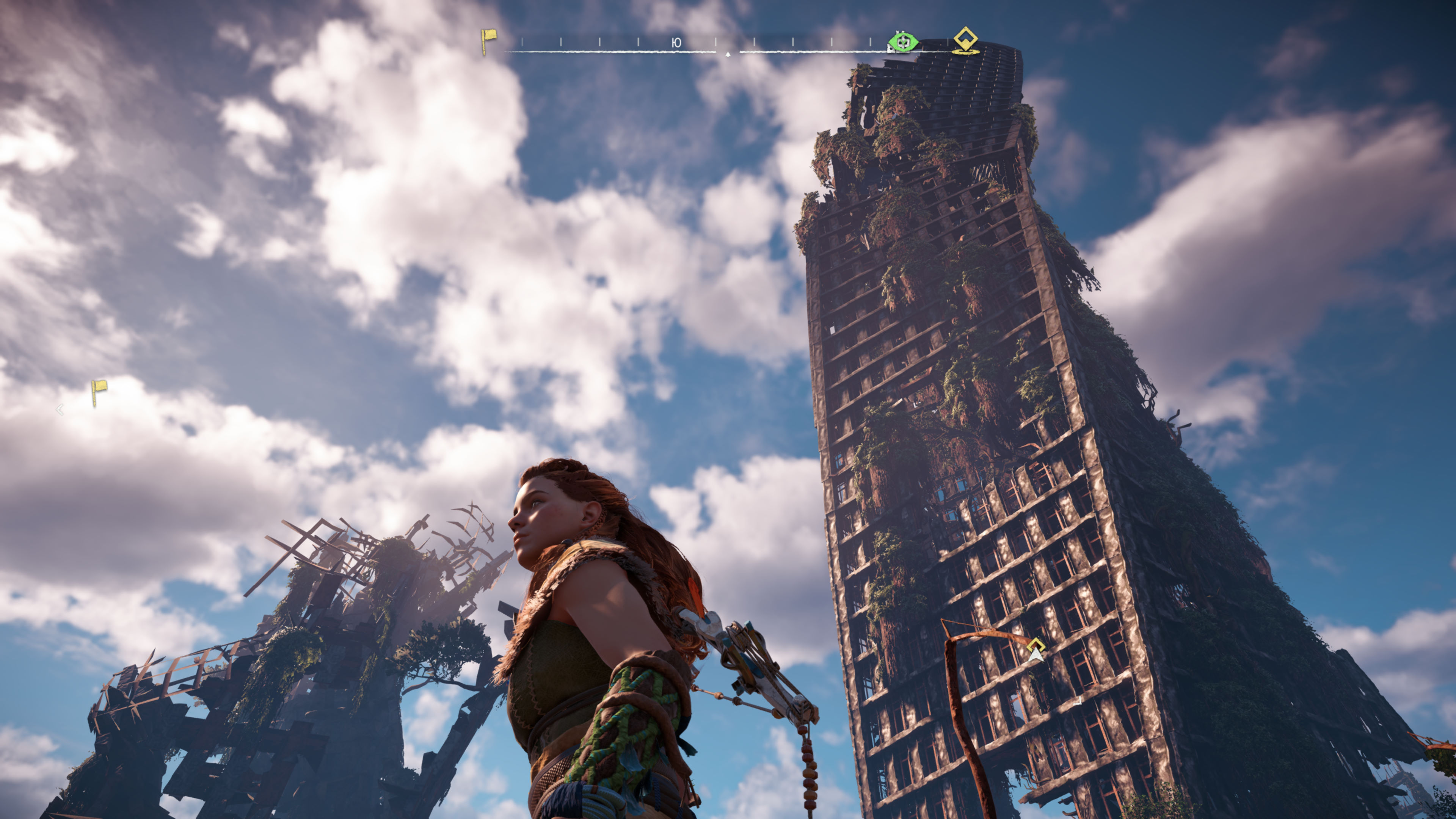Screen dimensions: 1456x819
Task: Click the yellow flag at the compass's left end
Action: pos(489,40)
